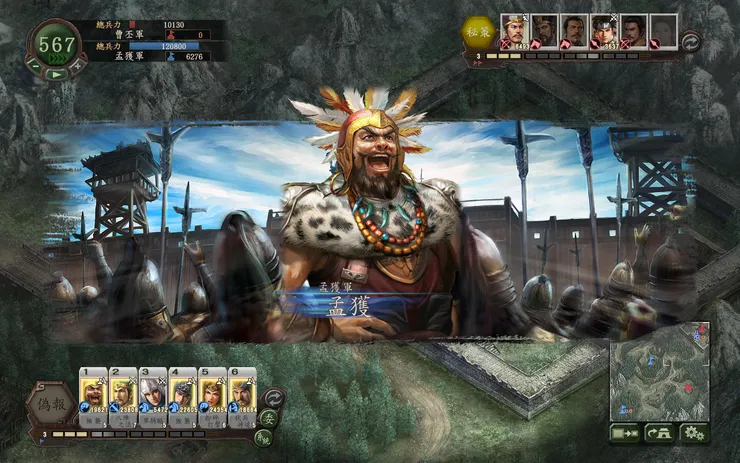This screenshot has width=740, height=463.
Task: Open the gear settings button
Action: tap(694, 432)
